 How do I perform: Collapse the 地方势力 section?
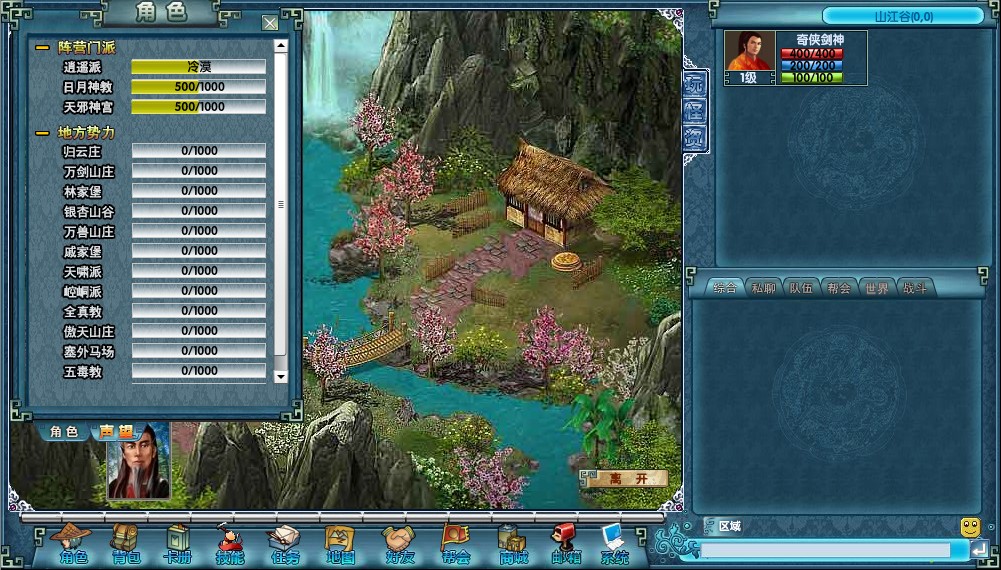[42, 133]
